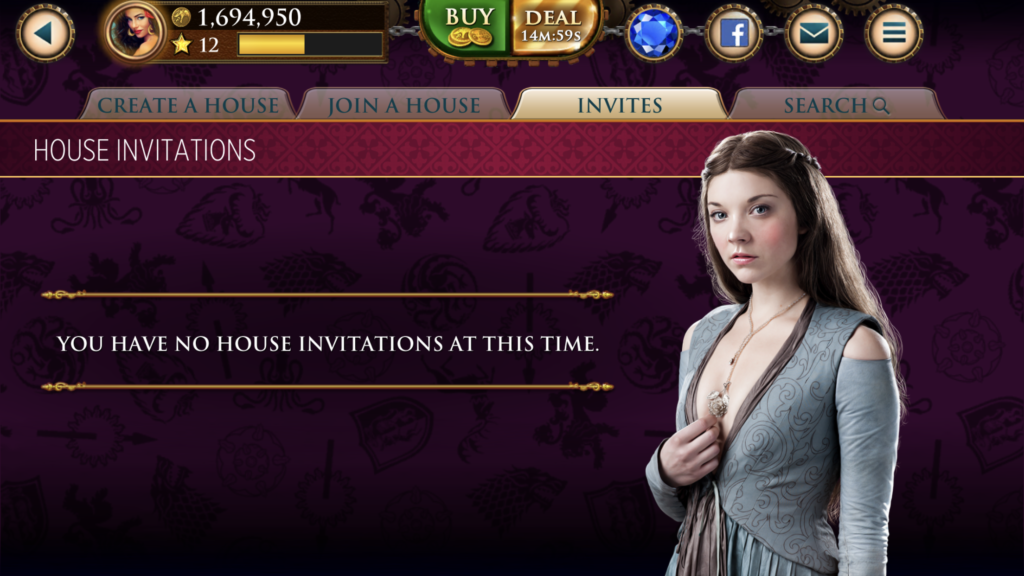The width and height of the screenshot is (1024, 576).
Task: Select the Invites tab
Action: [x=620, y=105]
